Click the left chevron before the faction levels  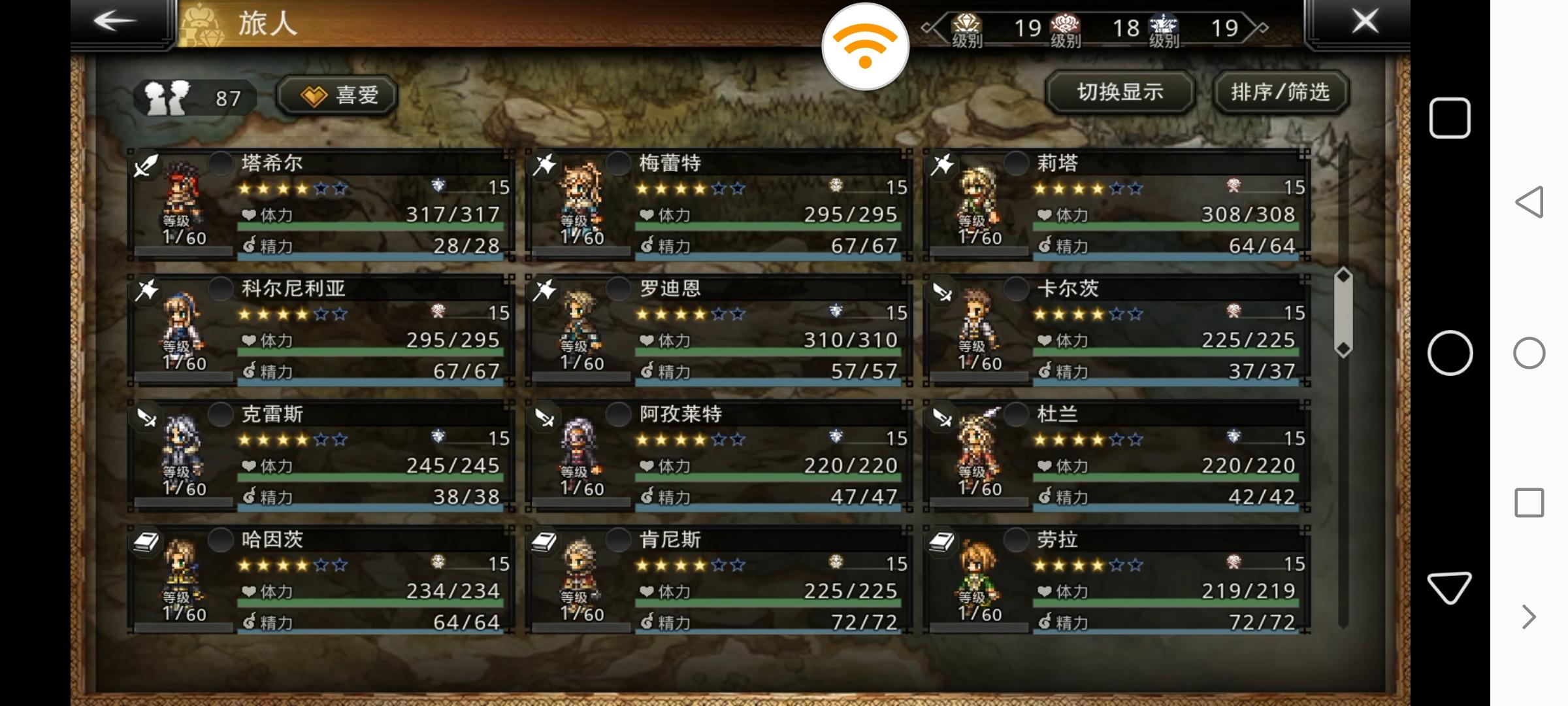[927, 27]
